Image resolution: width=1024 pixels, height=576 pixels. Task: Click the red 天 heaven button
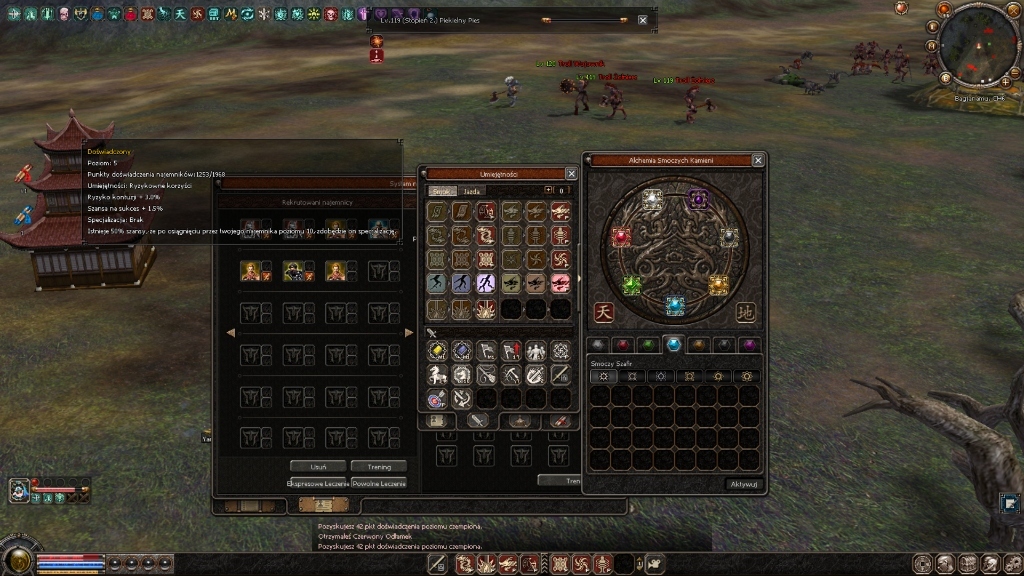click(604, 312)
